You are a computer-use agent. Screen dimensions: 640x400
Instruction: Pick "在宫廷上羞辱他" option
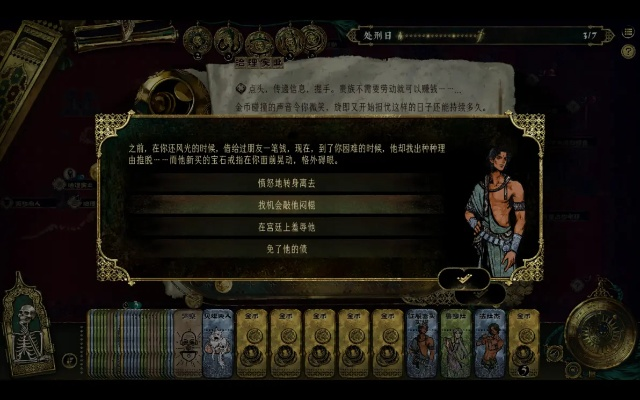[x=288, y=227]
